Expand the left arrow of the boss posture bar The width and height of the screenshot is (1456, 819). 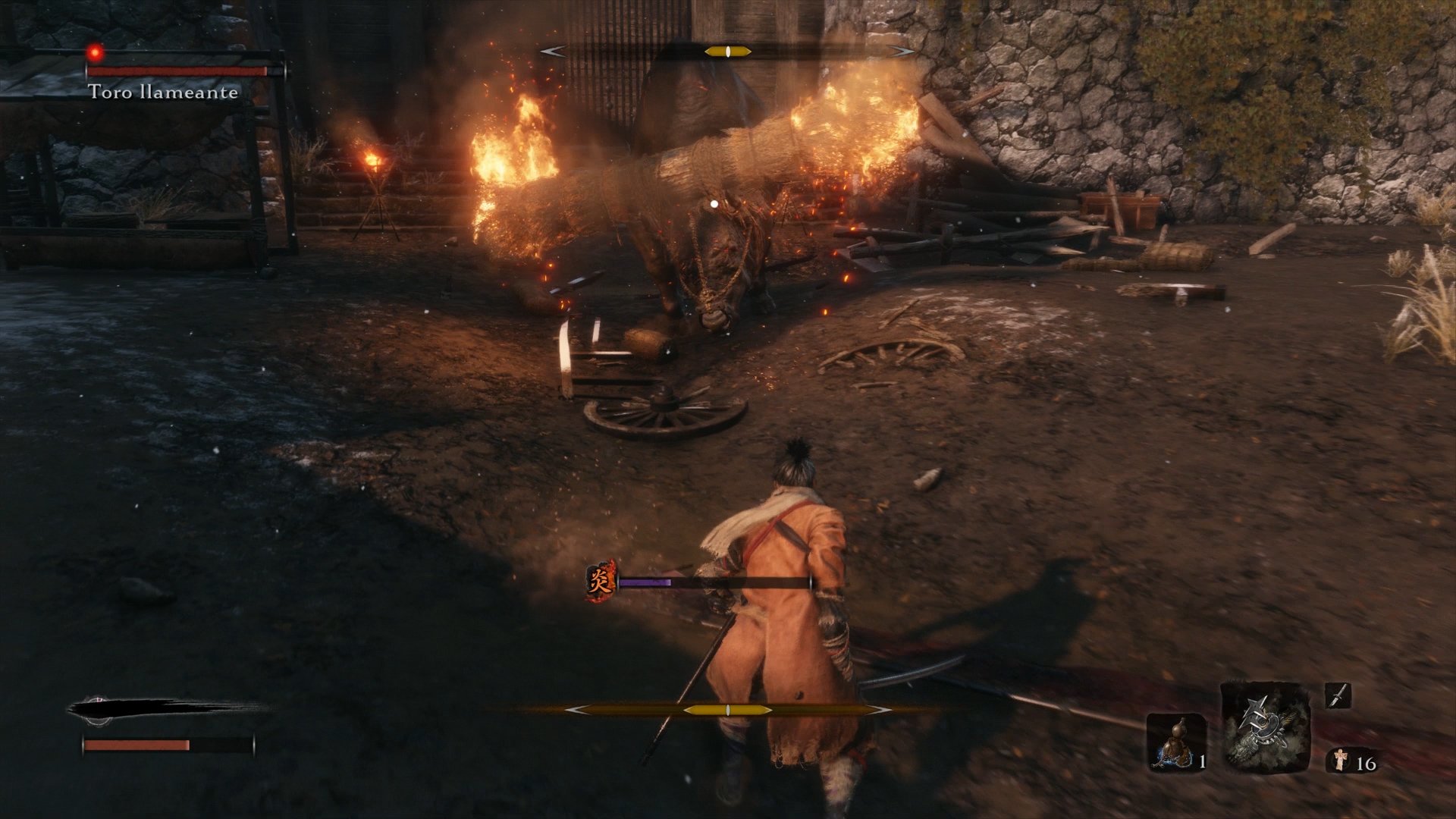554,51
